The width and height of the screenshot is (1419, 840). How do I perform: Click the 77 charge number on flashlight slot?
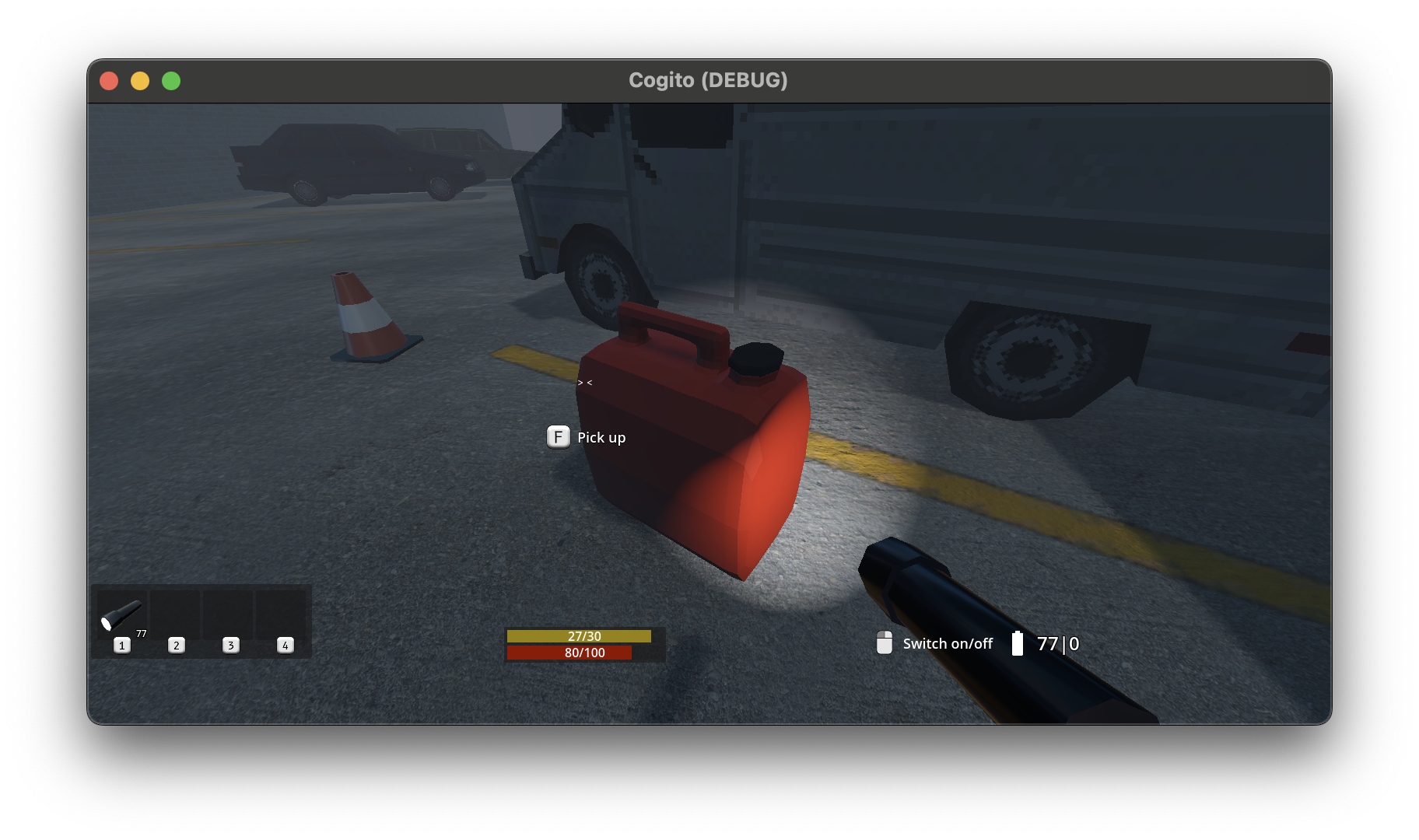[x=141, y=634]
